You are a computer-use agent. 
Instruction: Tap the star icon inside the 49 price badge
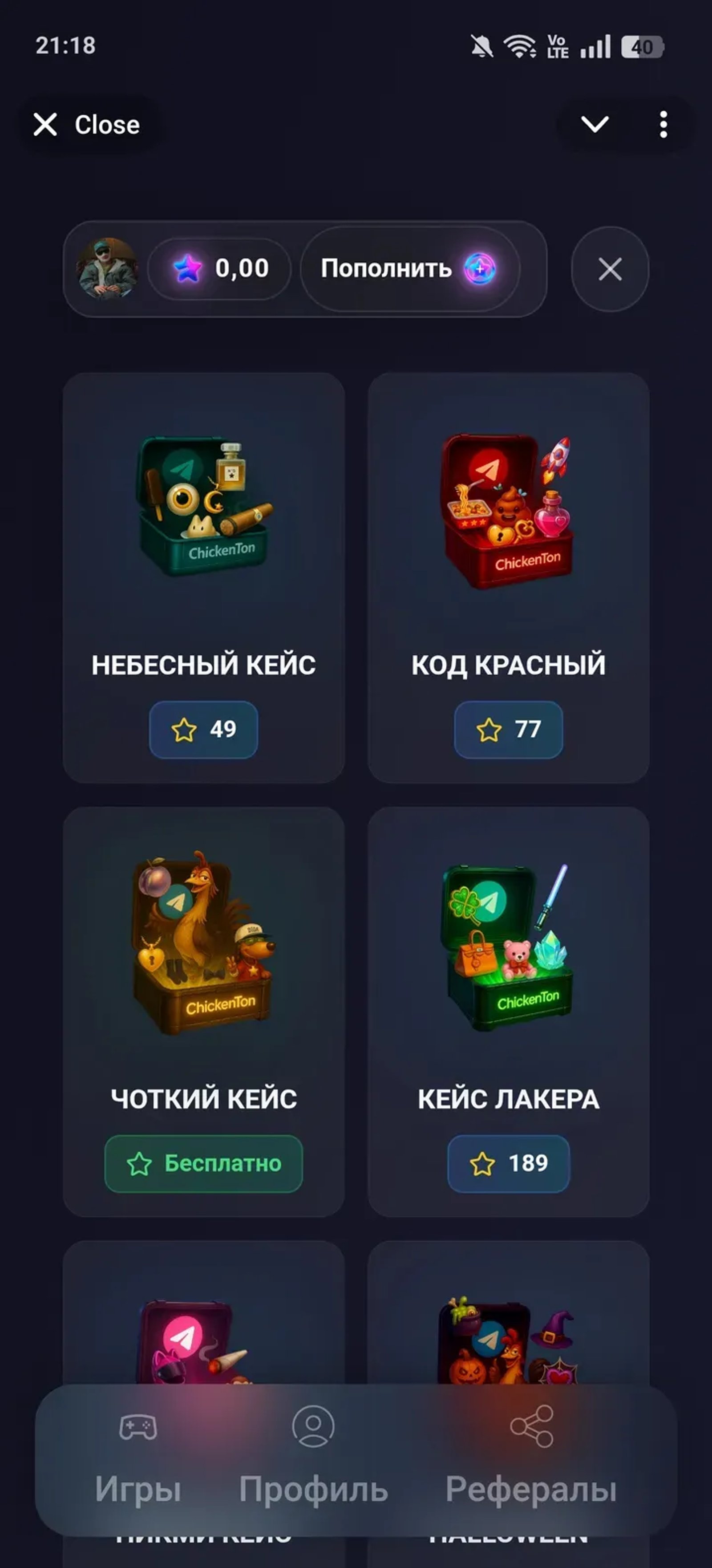pyautogui.click(x=184, y=730)
